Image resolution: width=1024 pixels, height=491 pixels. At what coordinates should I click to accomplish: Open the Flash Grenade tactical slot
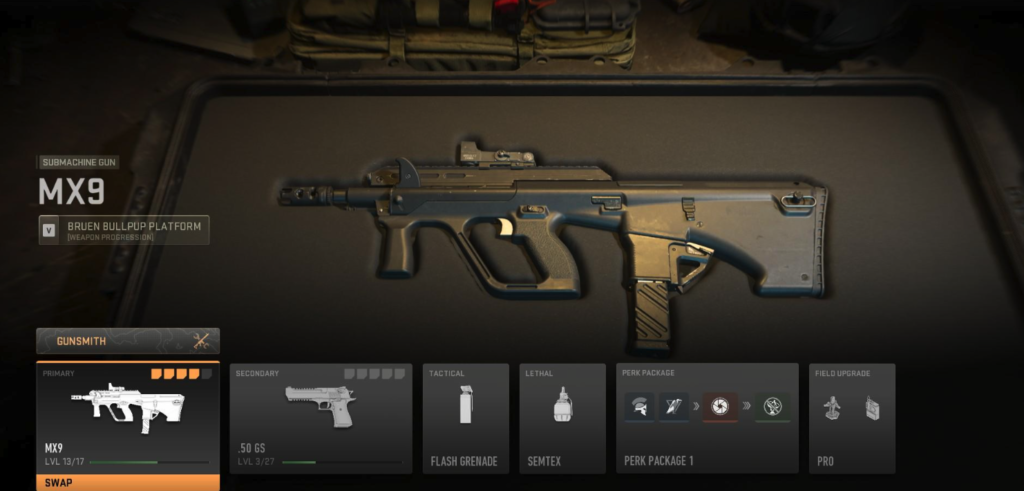click(x=463, y=417)
